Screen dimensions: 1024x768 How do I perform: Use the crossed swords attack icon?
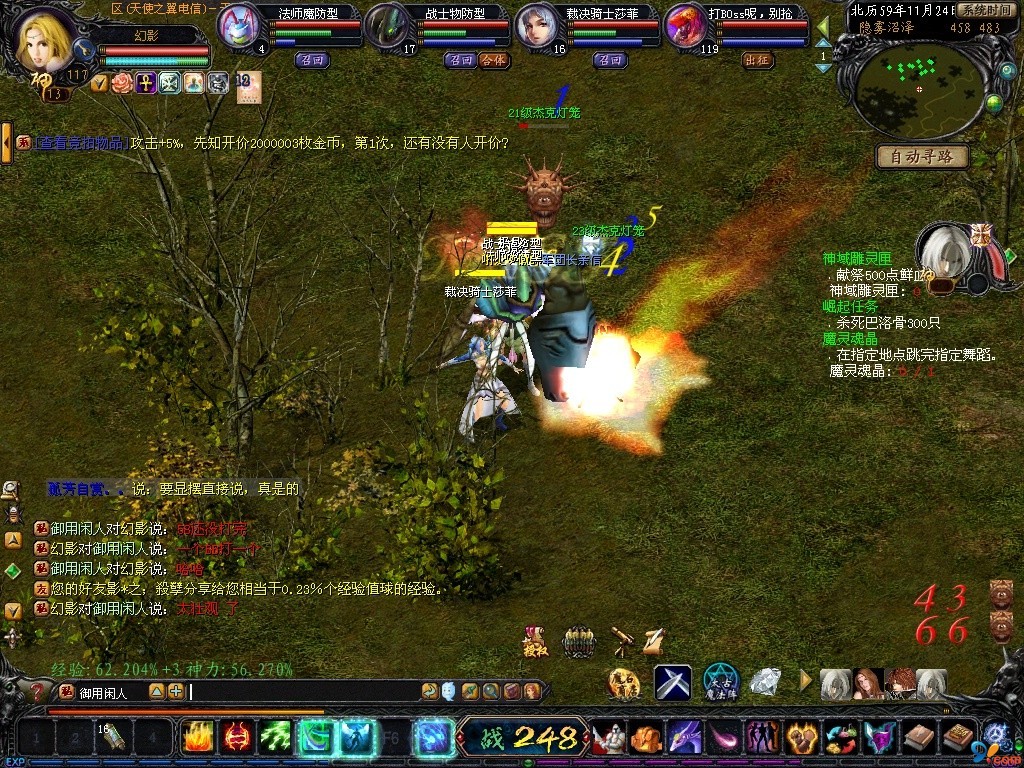673,682
